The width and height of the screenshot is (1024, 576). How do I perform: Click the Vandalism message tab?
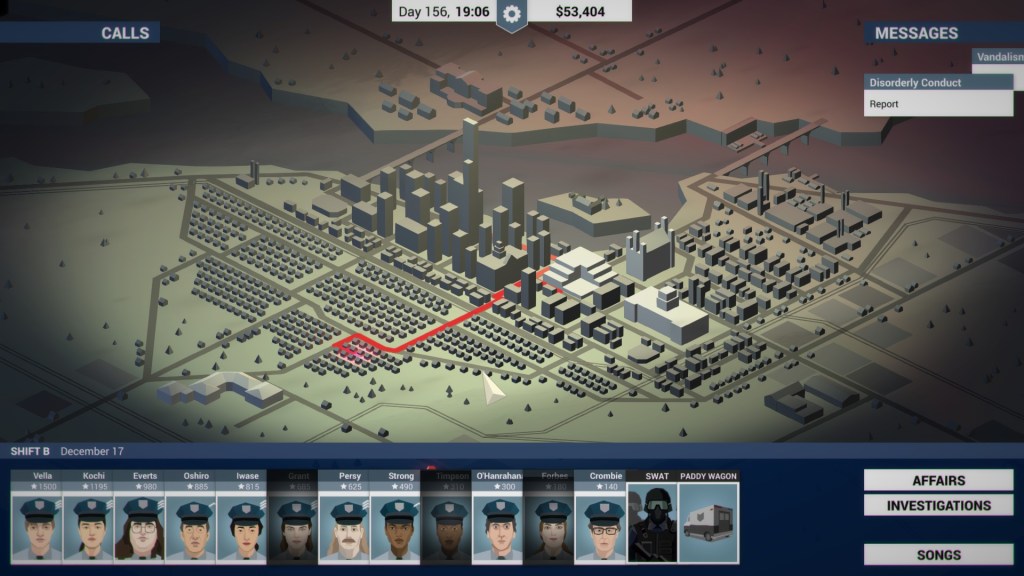point(997,57)
